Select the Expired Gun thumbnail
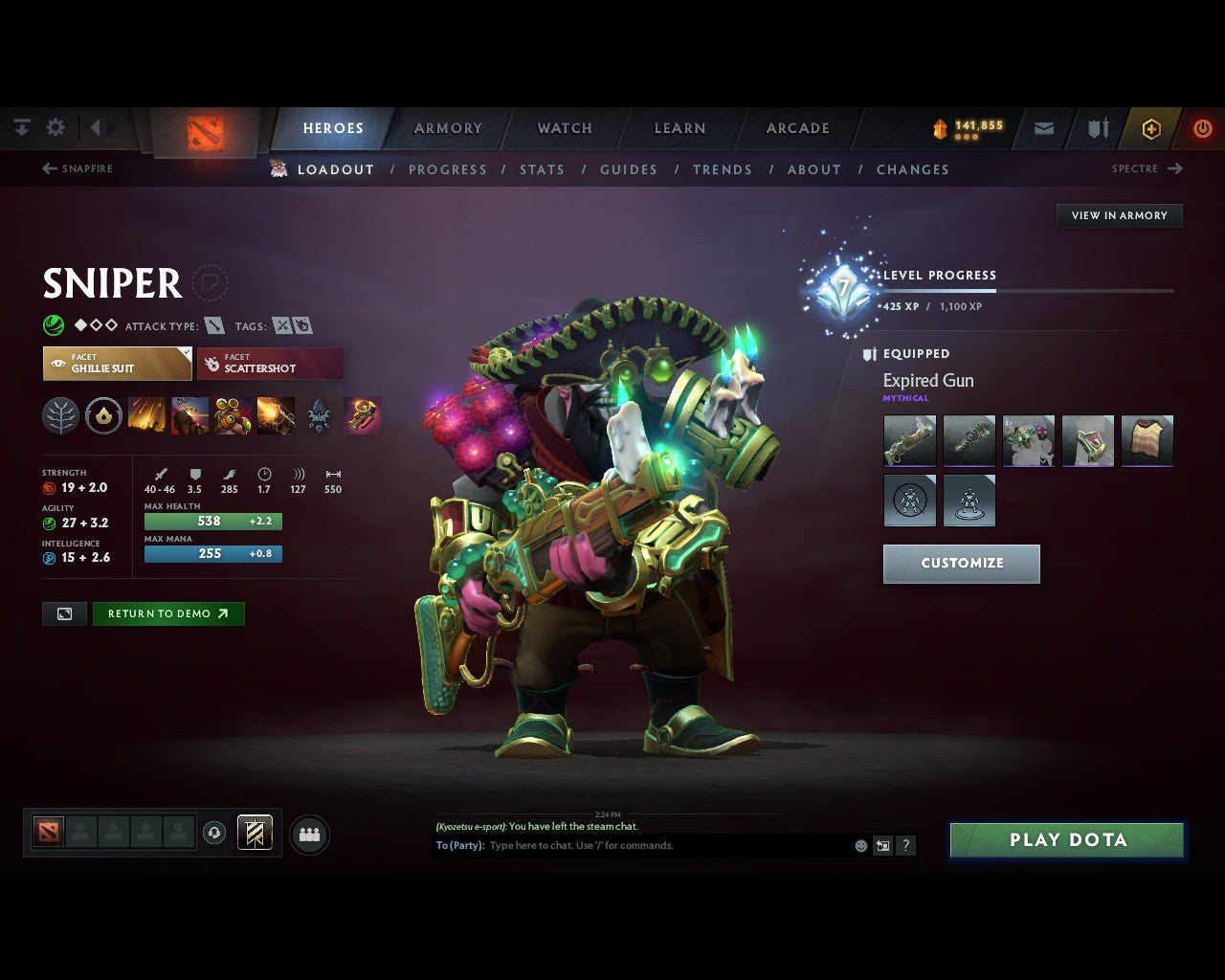1225x980 pixels. tap(909, 440)
